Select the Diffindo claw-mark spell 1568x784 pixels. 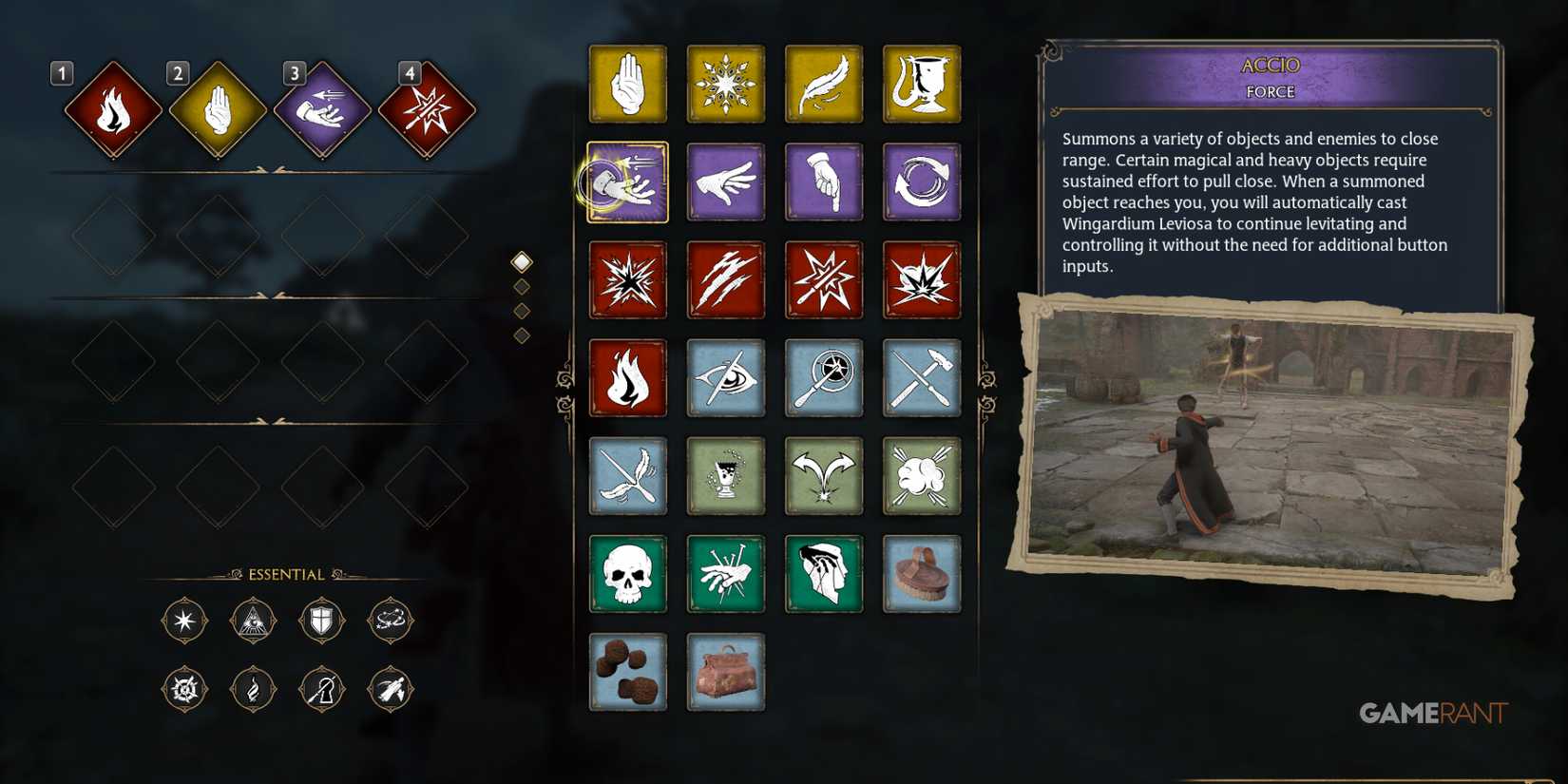click(726, 278)
